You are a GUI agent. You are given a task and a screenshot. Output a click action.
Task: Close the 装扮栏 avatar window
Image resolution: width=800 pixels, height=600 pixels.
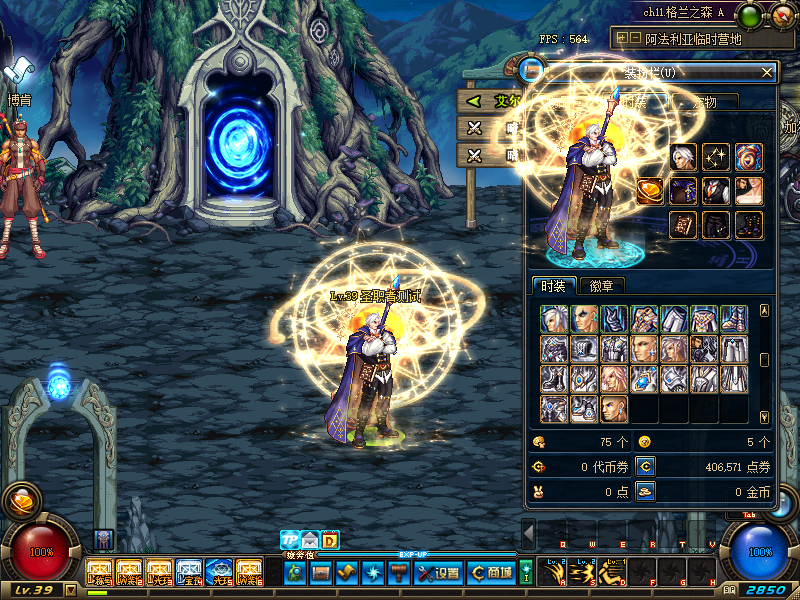pos(767,72)
